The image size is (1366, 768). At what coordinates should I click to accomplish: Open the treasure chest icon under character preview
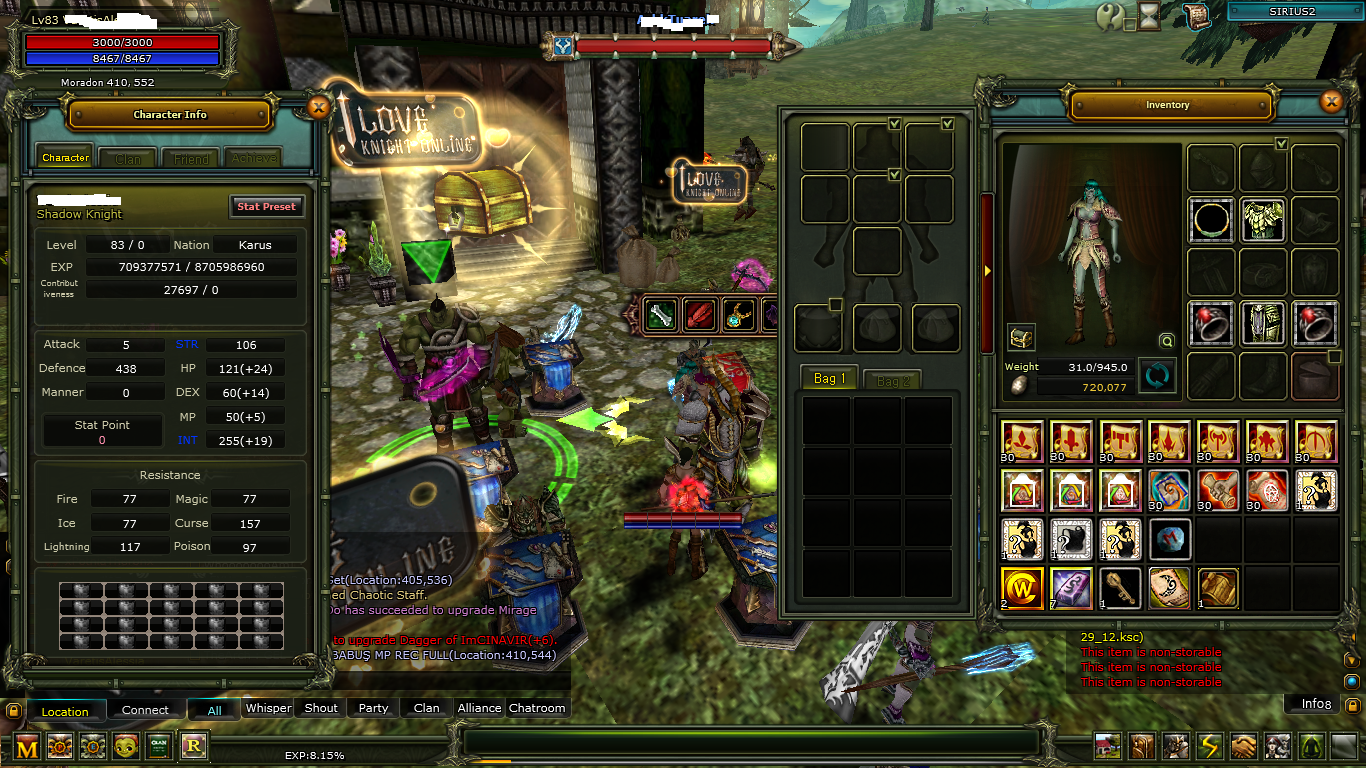pyautogui.click(x=1021, y=338)
